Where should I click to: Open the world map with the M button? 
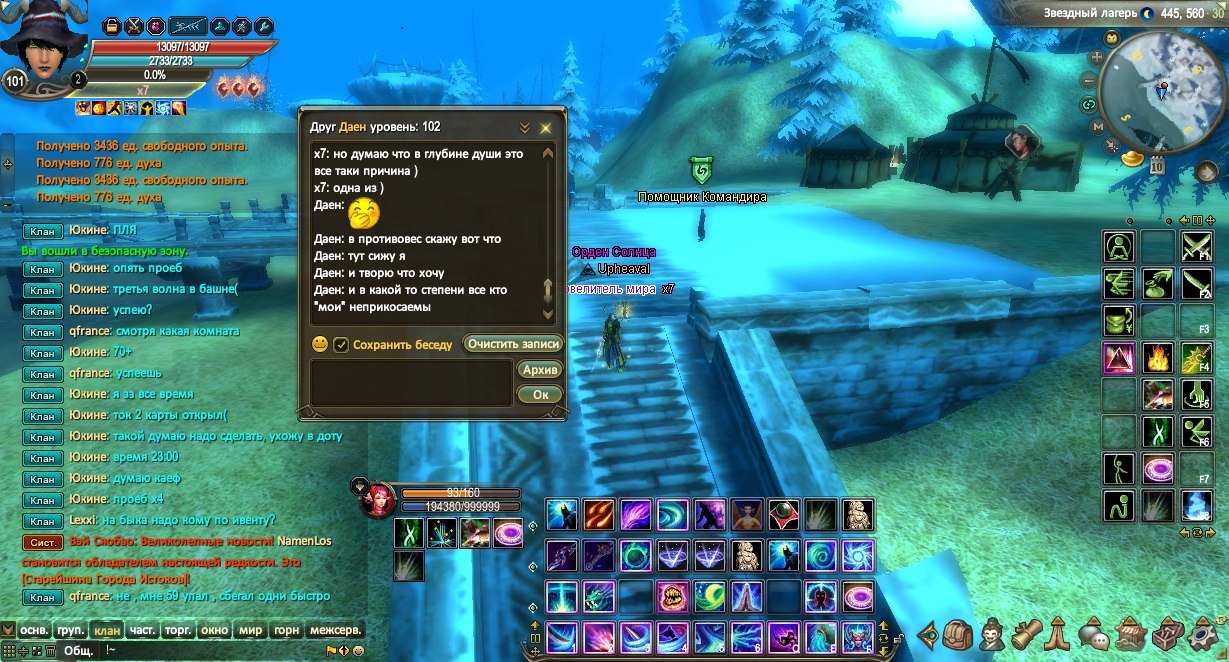[x=1097, y=128]
